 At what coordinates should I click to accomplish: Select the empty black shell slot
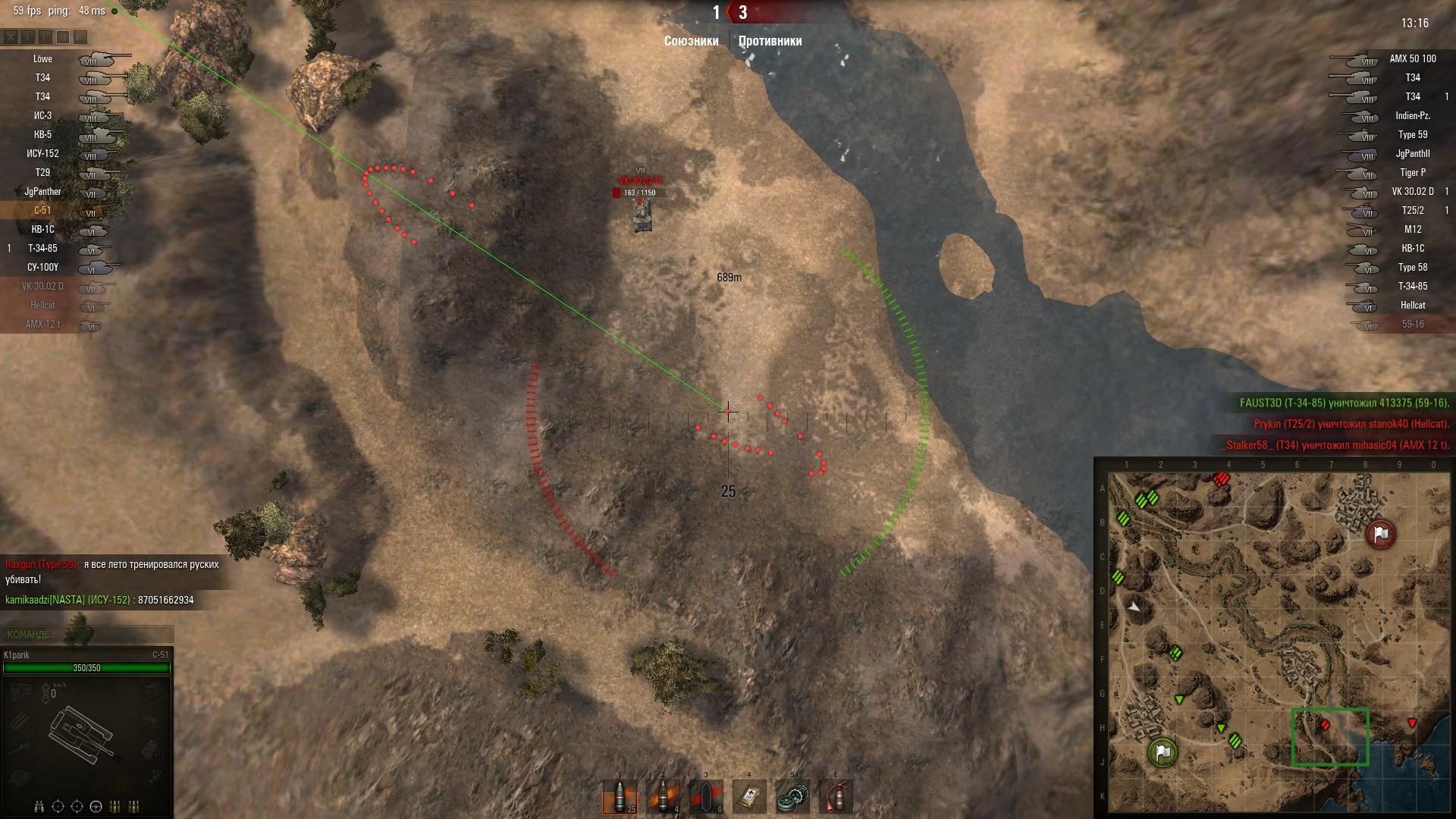pyautogui.click(x=706, y=797)
